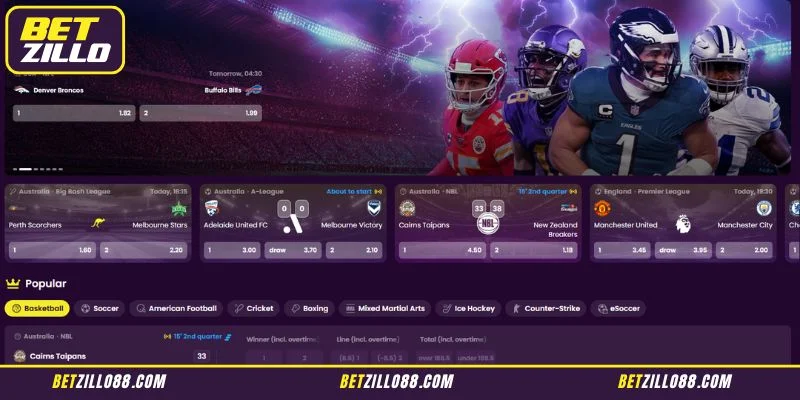Switch to the Counter-Strike tab
Image resolution: width=800 pixels, height=400 pixels.
[x=548, y=308]
